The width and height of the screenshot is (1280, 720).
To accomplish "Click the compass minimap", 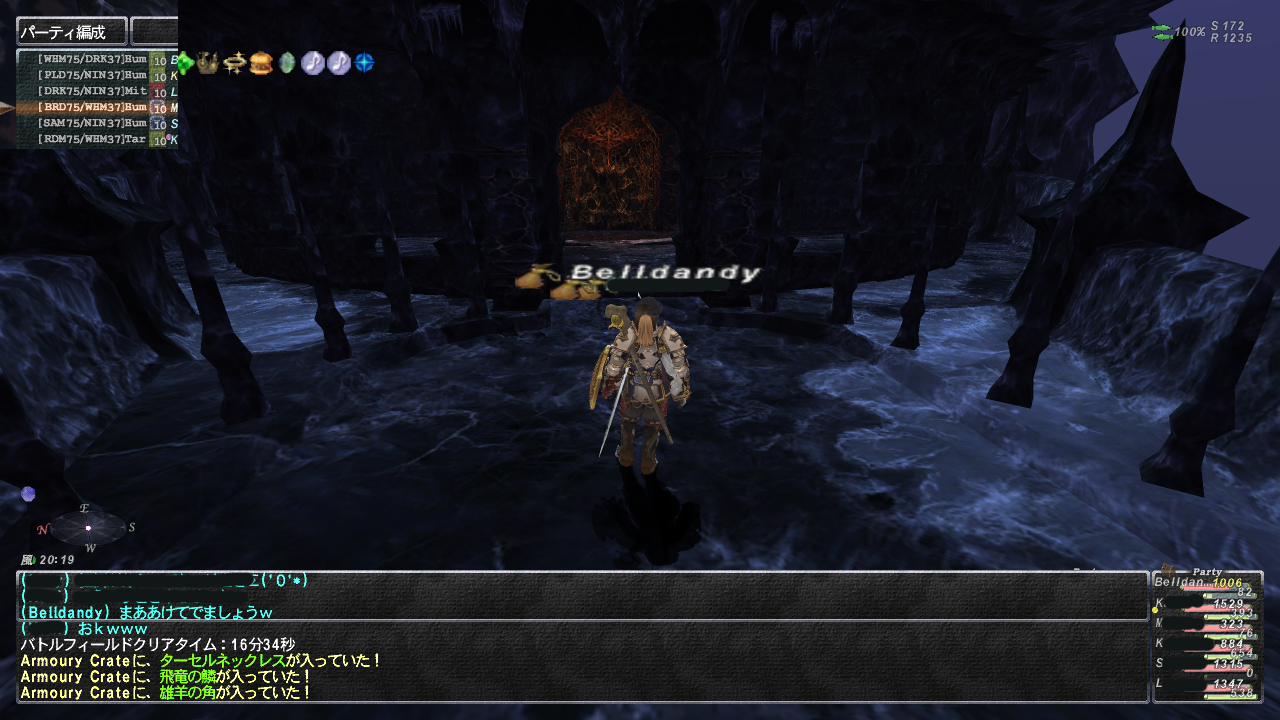I will [88, 527].
